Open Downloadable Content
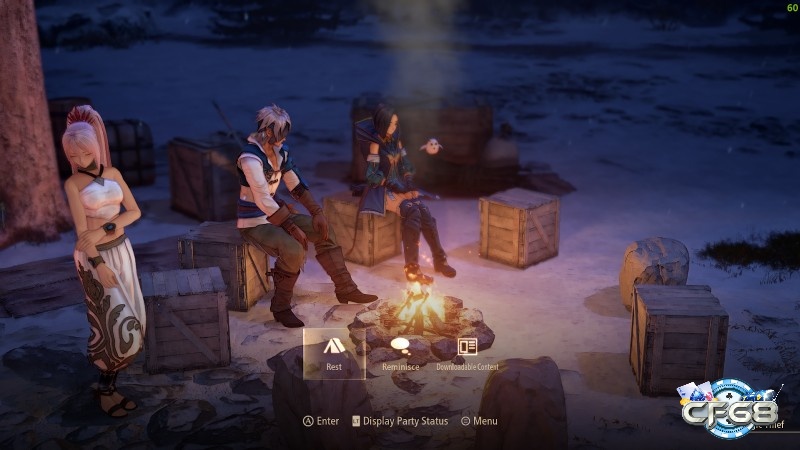The width and height of the screenshot is (800, 450). coord(467,353)
